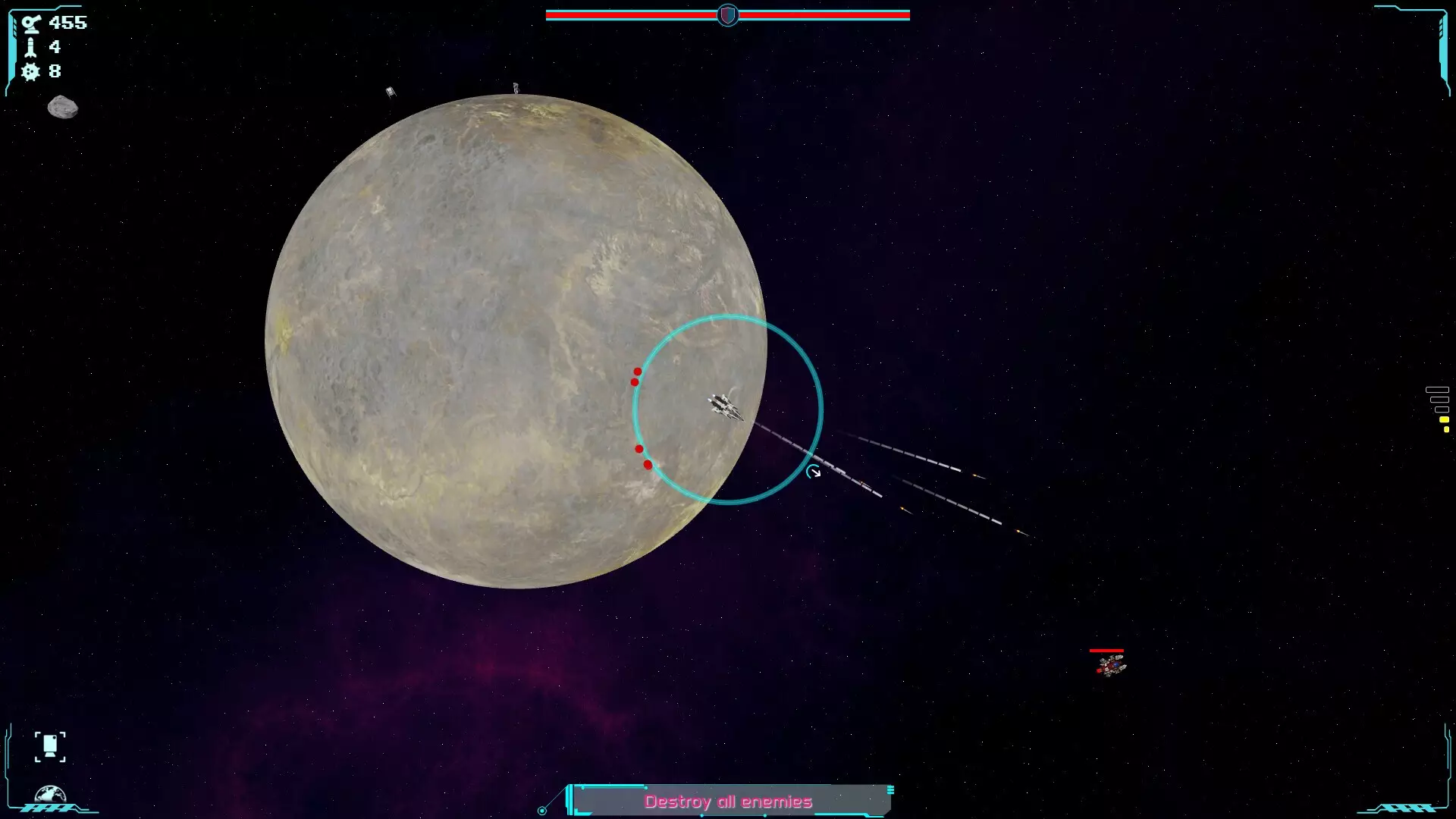Toggle the small yellow indicator below the ability slots
Image resolution: width=1456 pixels, height=819 pixels.
click(1446, 429)
